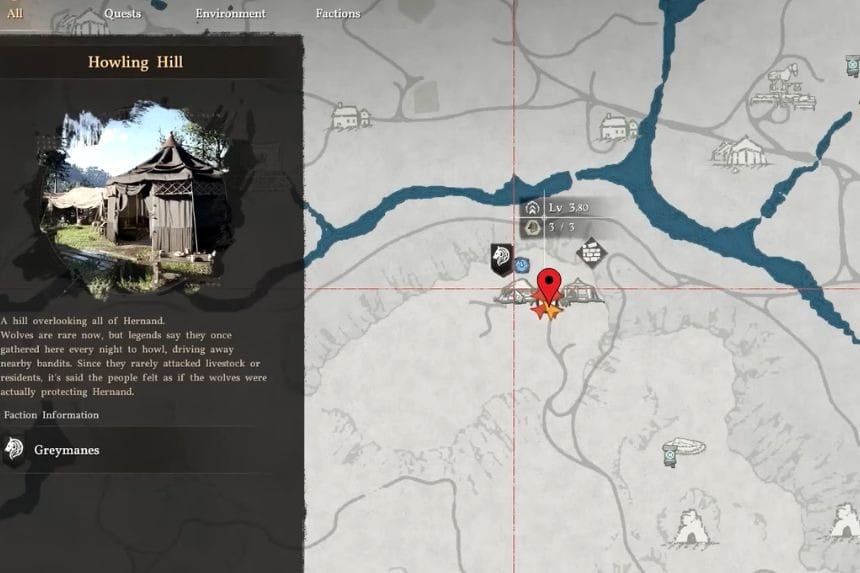Open the Quests filter tab
Image resolution: width=860 pixels, height=573 pixels.
(x=121, y=14)
